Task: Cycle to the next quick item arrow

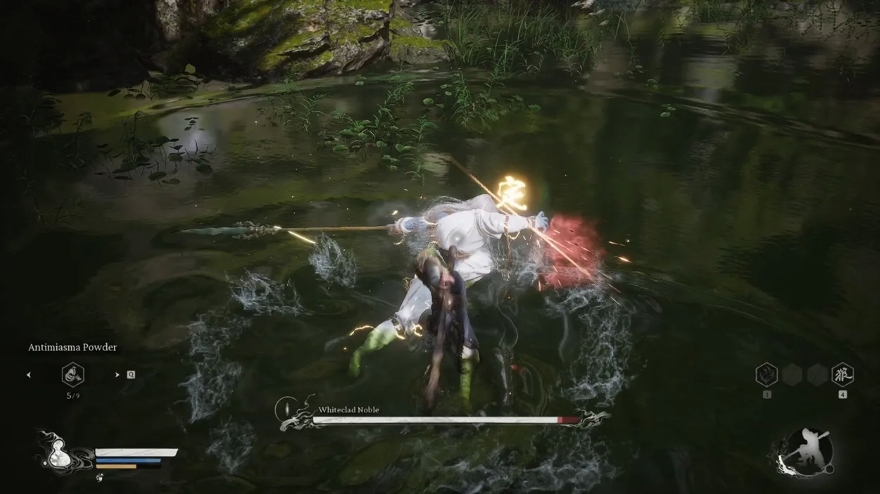Action: click(x=117, y=375)
